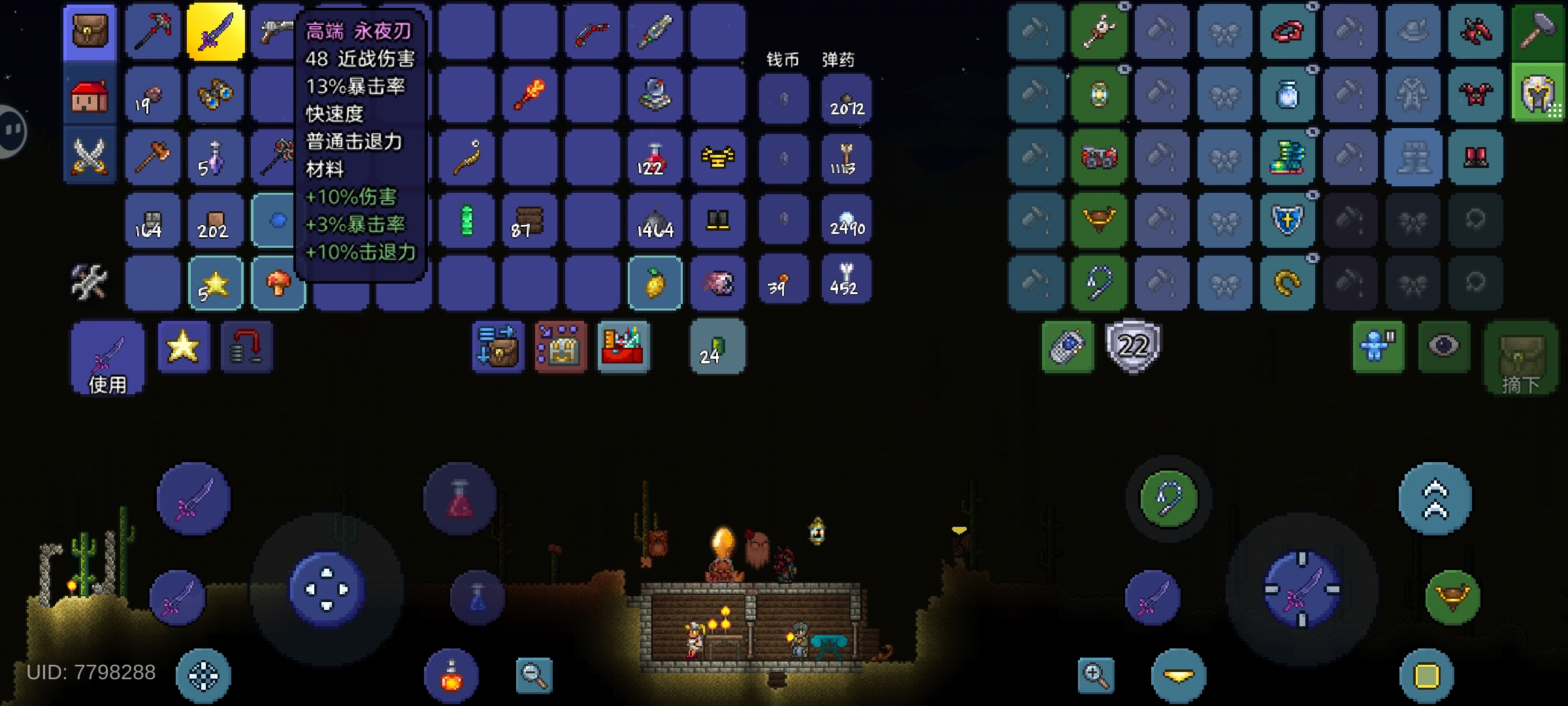Sort the inventory with the chest button
This screenshot has width=1568, height=706.
(x=561, y=346)
